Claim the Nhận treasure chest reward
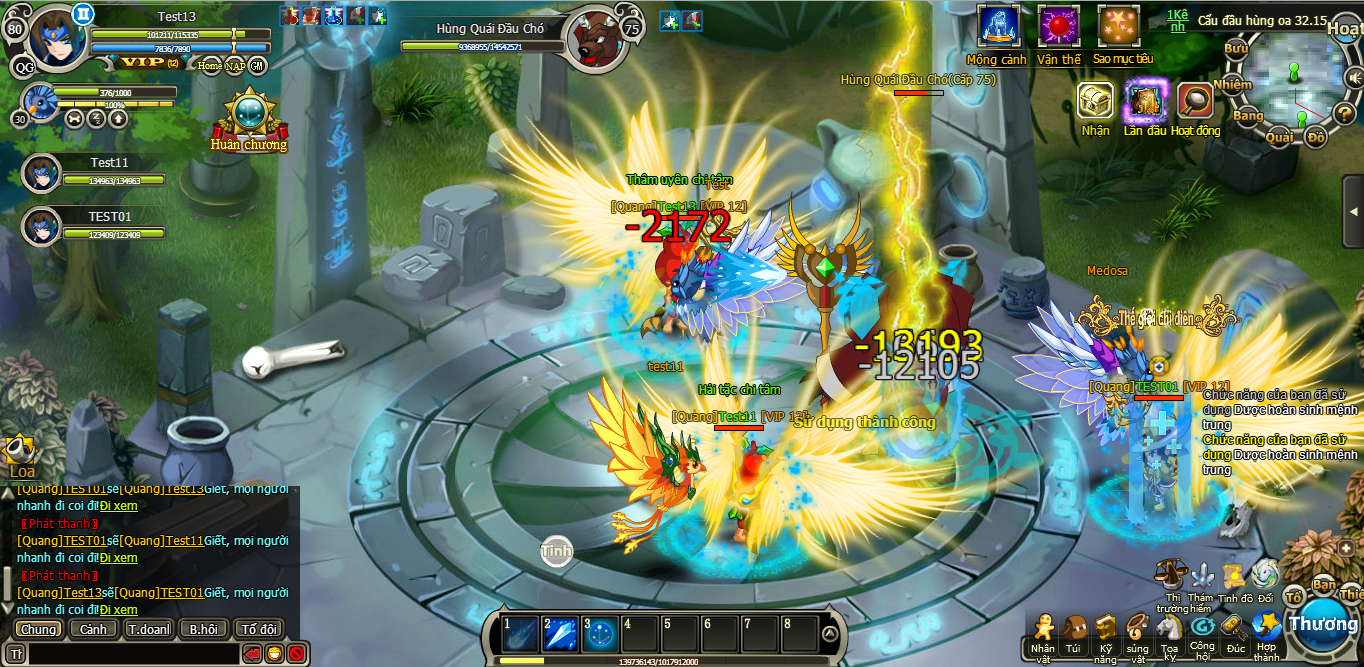Image resolution: width=1364 pixels, height=667 pixels. pyautogui.click(x=1095, y=101)
